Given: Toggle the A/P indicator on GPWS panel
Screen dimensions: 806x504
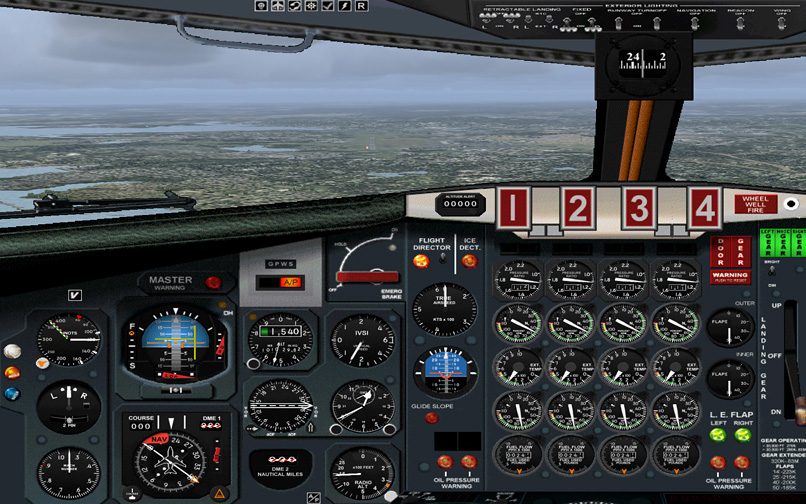Looking at the screenshot, I should (291, 283).
